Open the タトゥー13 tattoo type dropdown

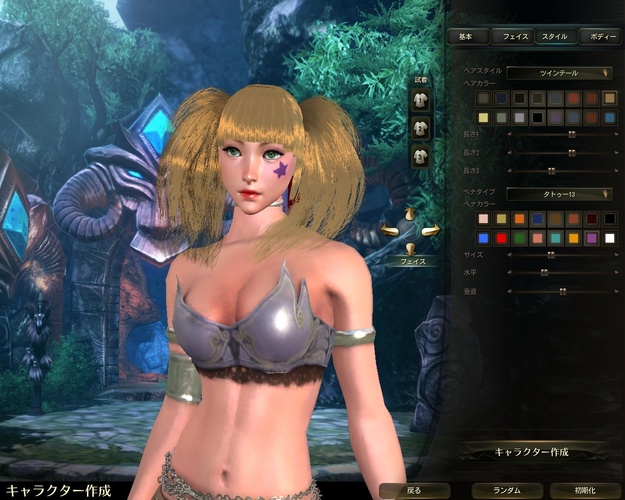tap(559, 194)
